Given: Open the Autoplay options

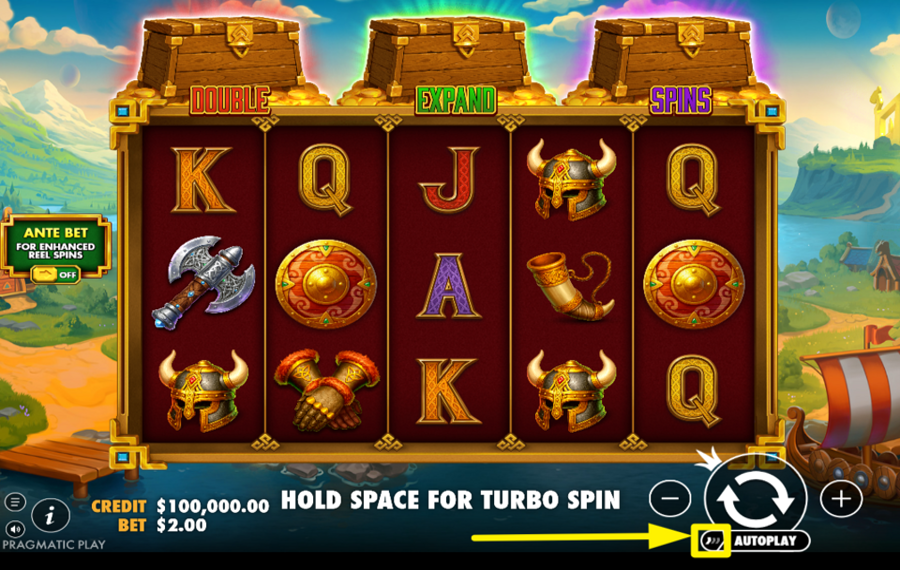Looking at the screenshot, I should (x=769, y=541).
